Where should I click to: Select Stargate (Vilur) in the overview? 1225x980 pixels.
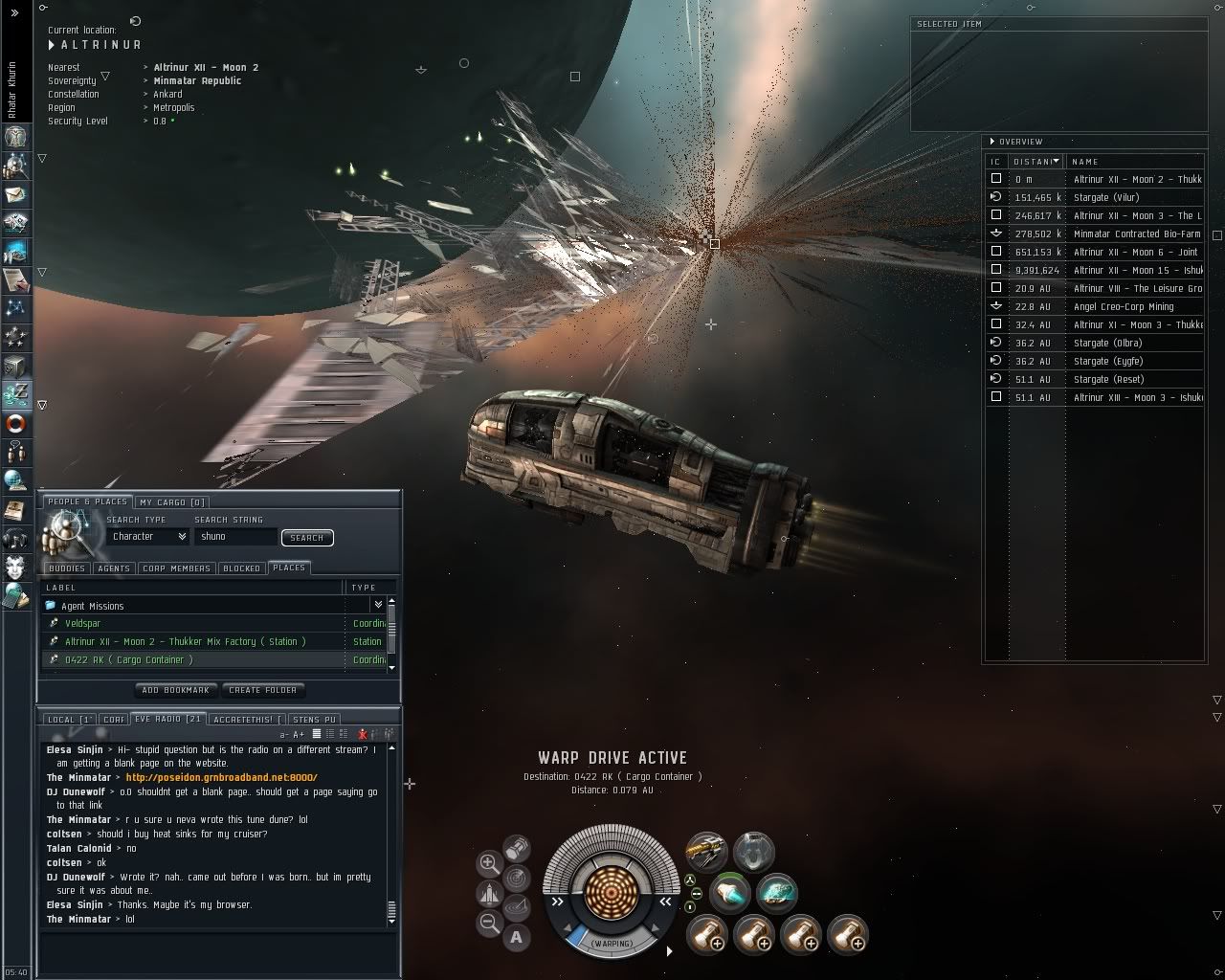[1105, 197]
